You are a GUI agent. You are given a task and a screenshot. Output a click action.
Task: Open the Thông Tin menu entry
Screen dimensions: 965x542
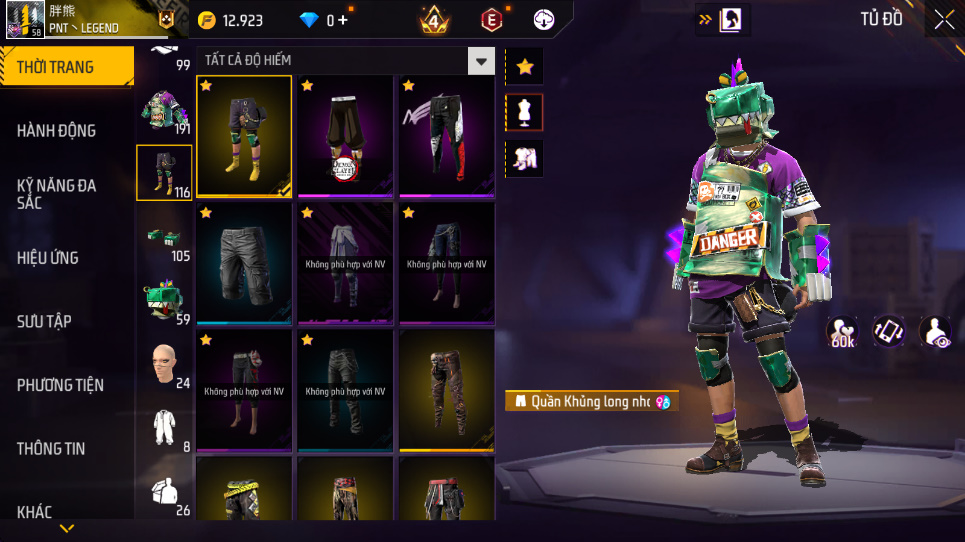51,449
